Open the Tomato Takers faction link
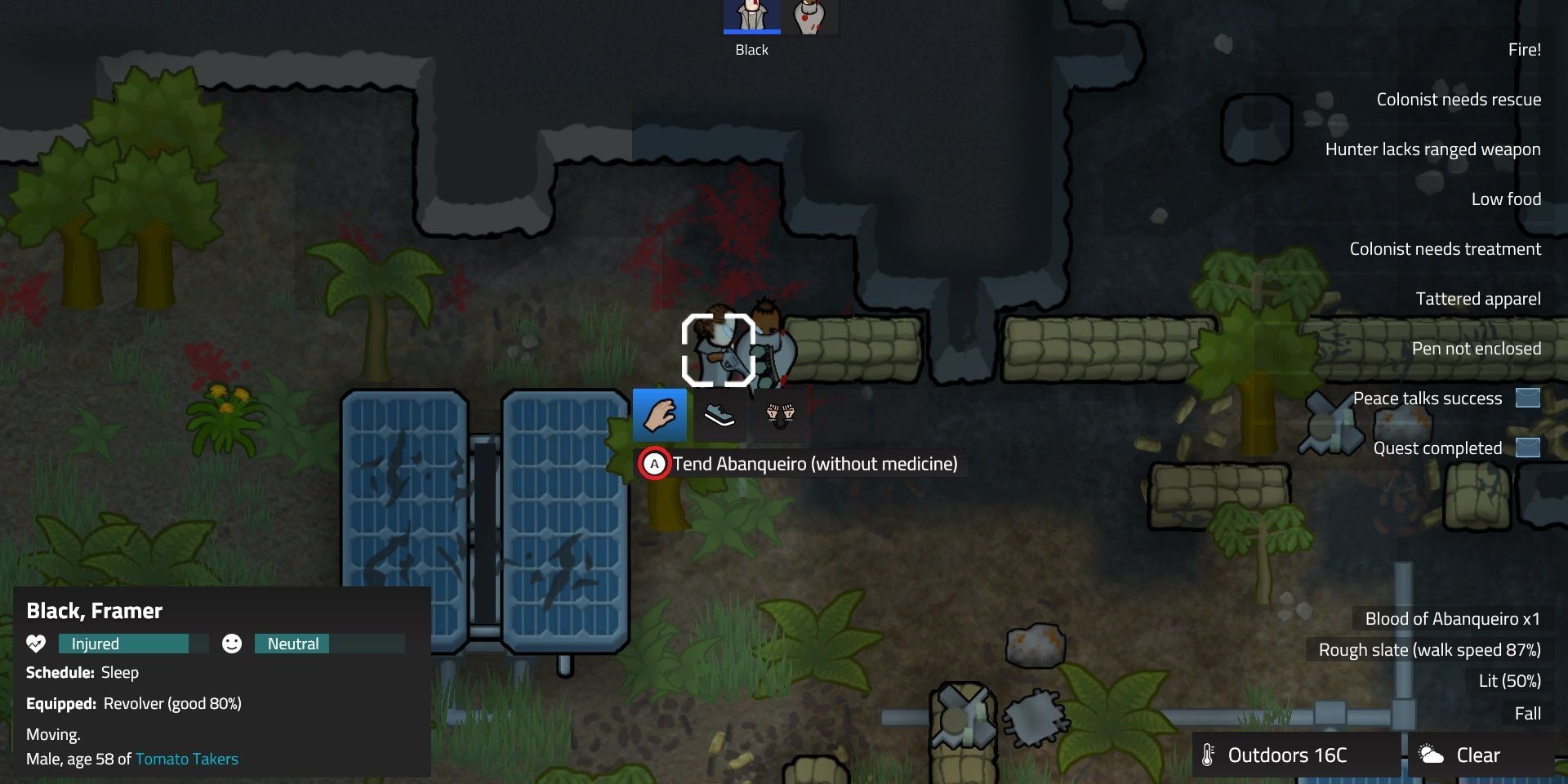 tap(187, 759)
